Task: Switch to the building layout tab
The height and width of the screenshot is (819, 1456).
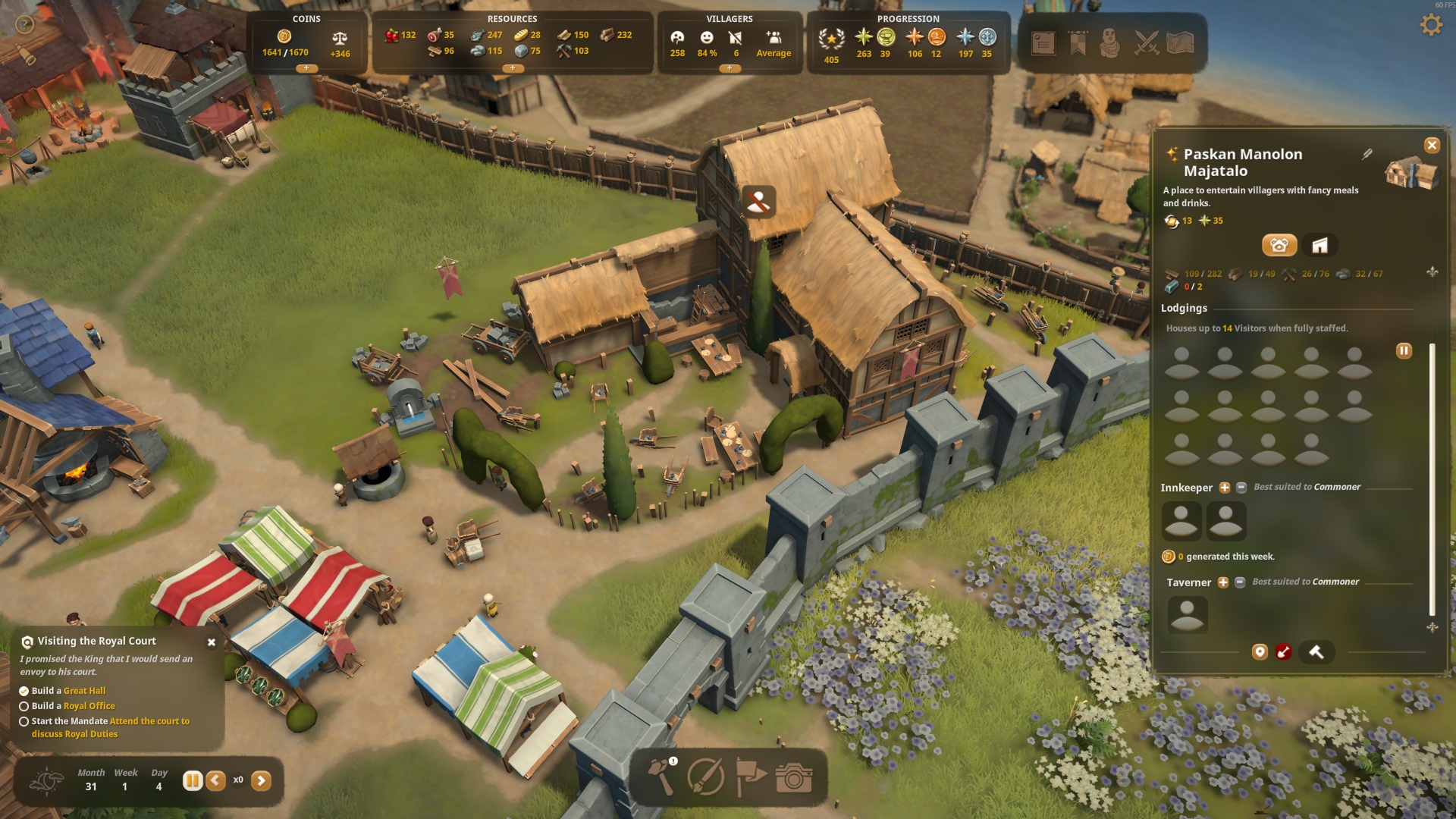Action: click(x=1319, y=245)
